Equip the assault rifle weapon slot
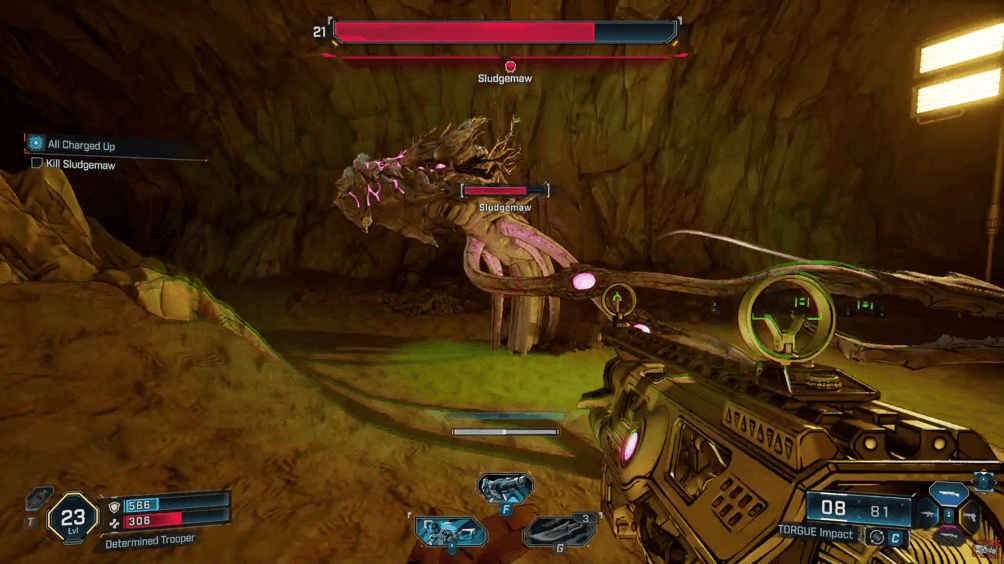 tap(926, 514)
